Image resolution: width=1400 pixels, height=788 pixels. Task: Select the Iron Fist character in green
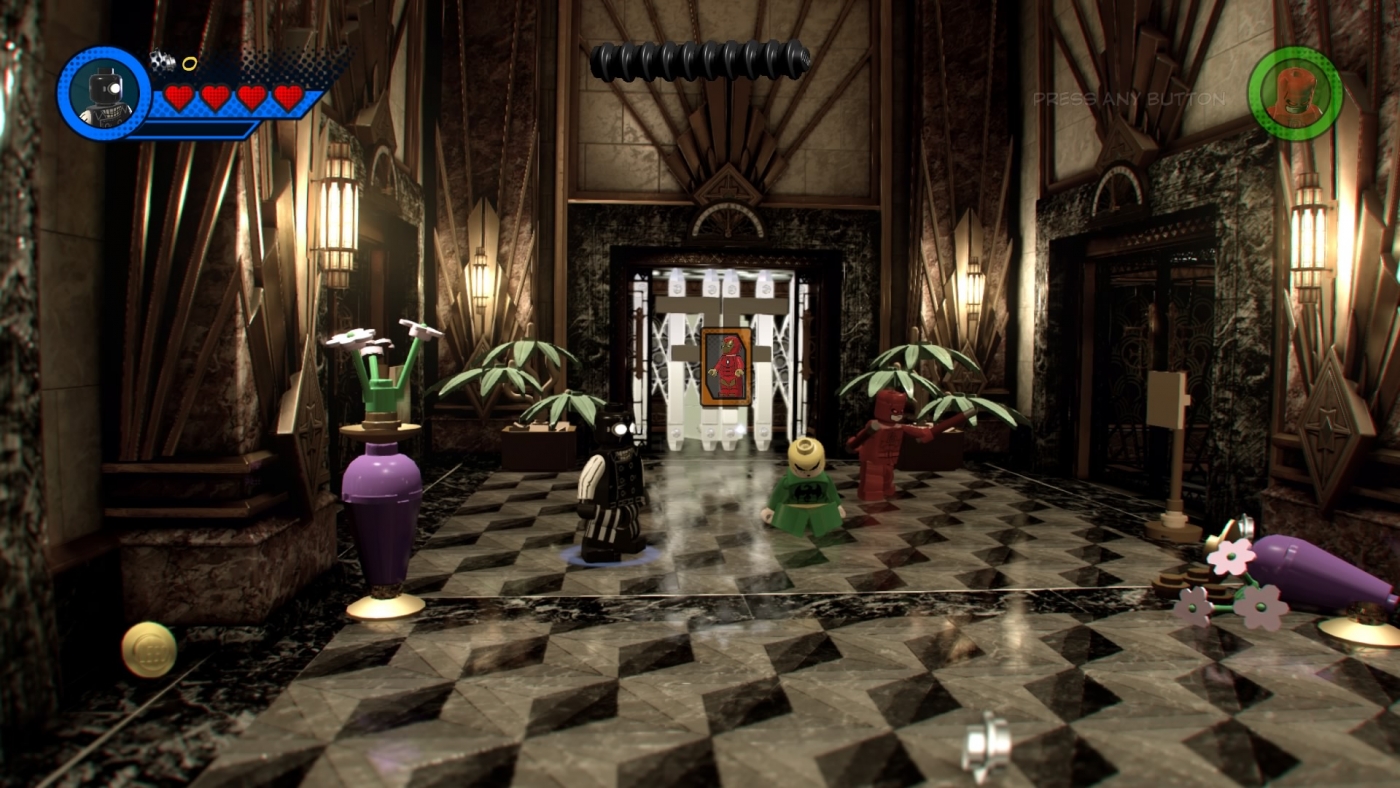(808, 490)
